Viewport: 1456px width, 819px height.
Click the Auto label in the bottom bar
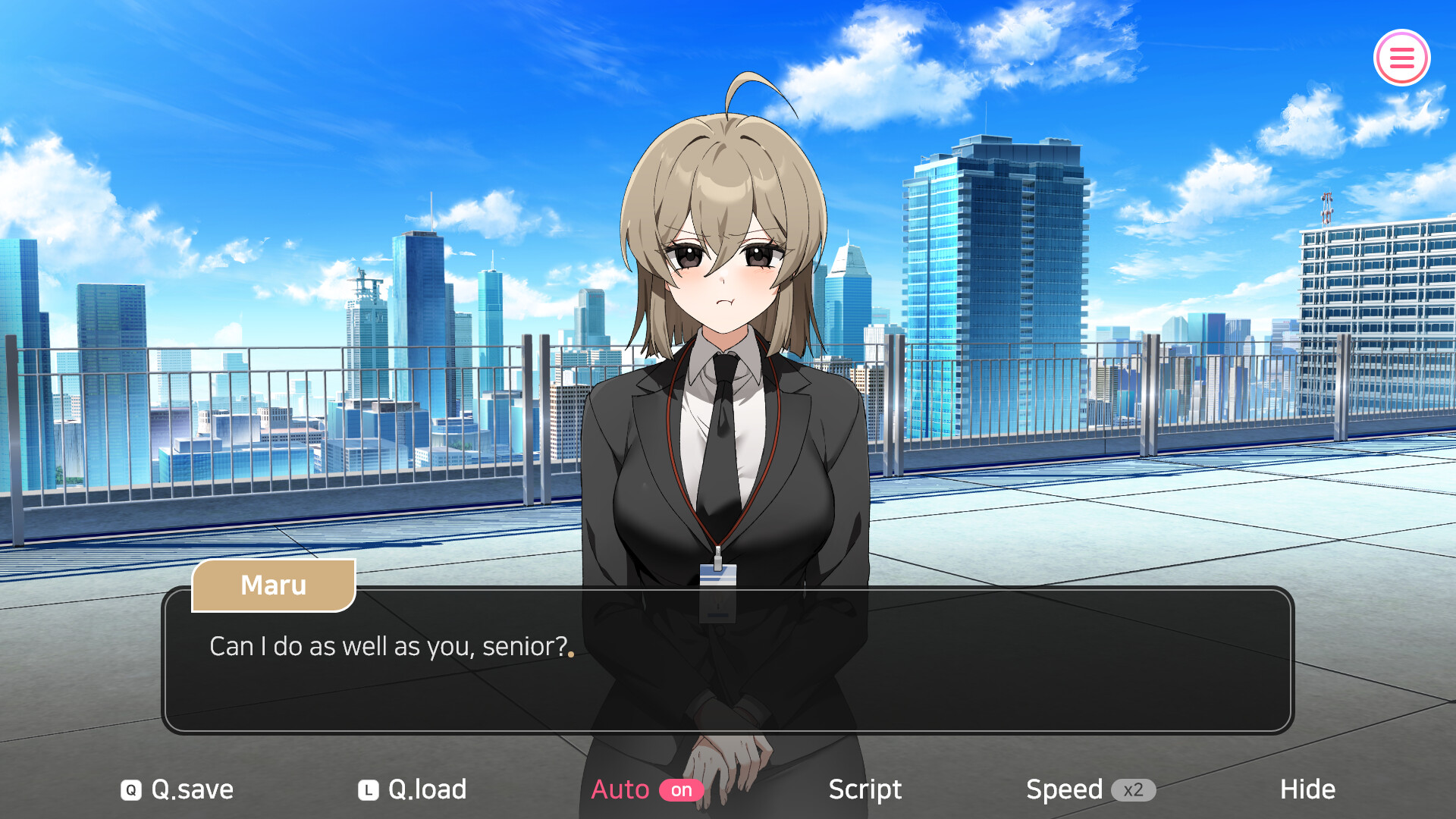(x=620, y=789)
